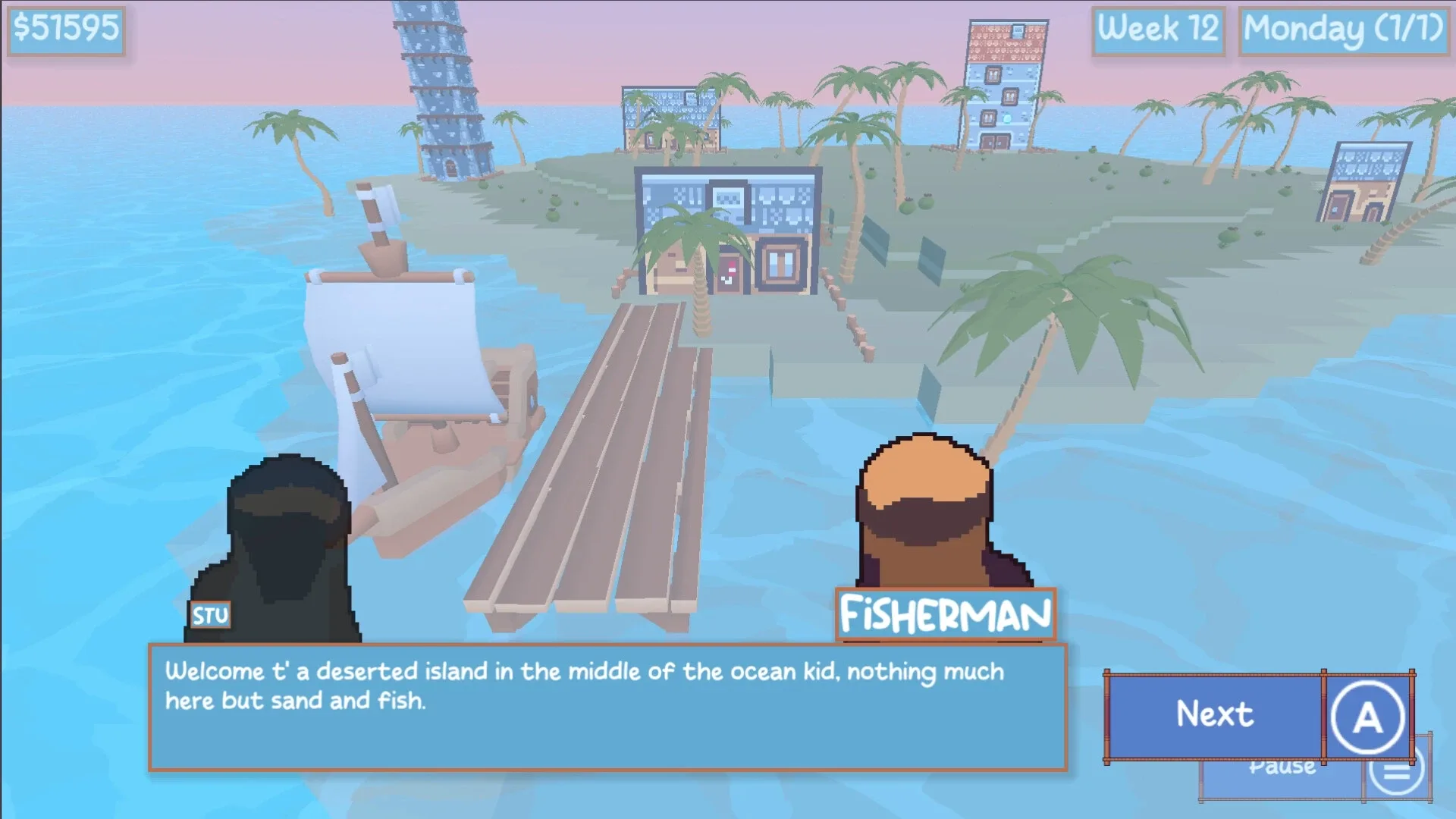The height and width of the screenshot is (819, 1456).
Task: Click the Week 12 indicator
Action: click(x=1159, y=30)
